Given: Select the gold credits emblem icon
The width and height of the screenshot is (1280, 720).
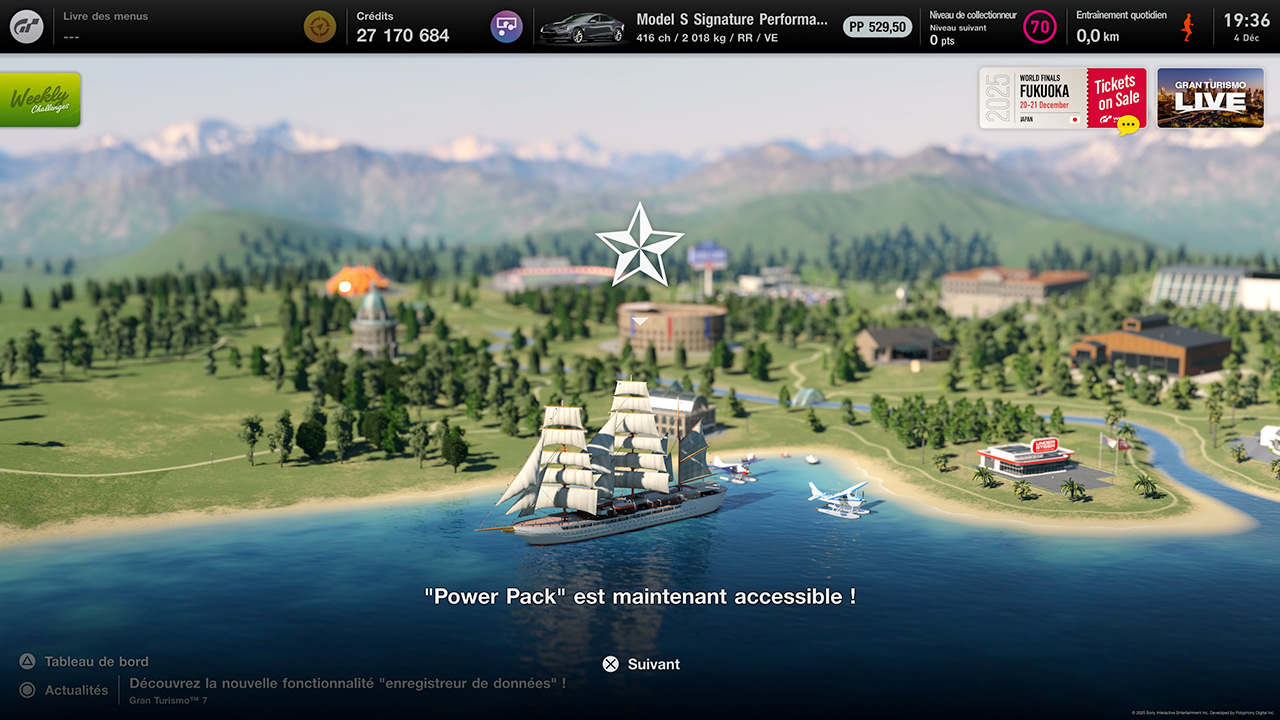Looking at the screenshot, I should click(320, 27).
